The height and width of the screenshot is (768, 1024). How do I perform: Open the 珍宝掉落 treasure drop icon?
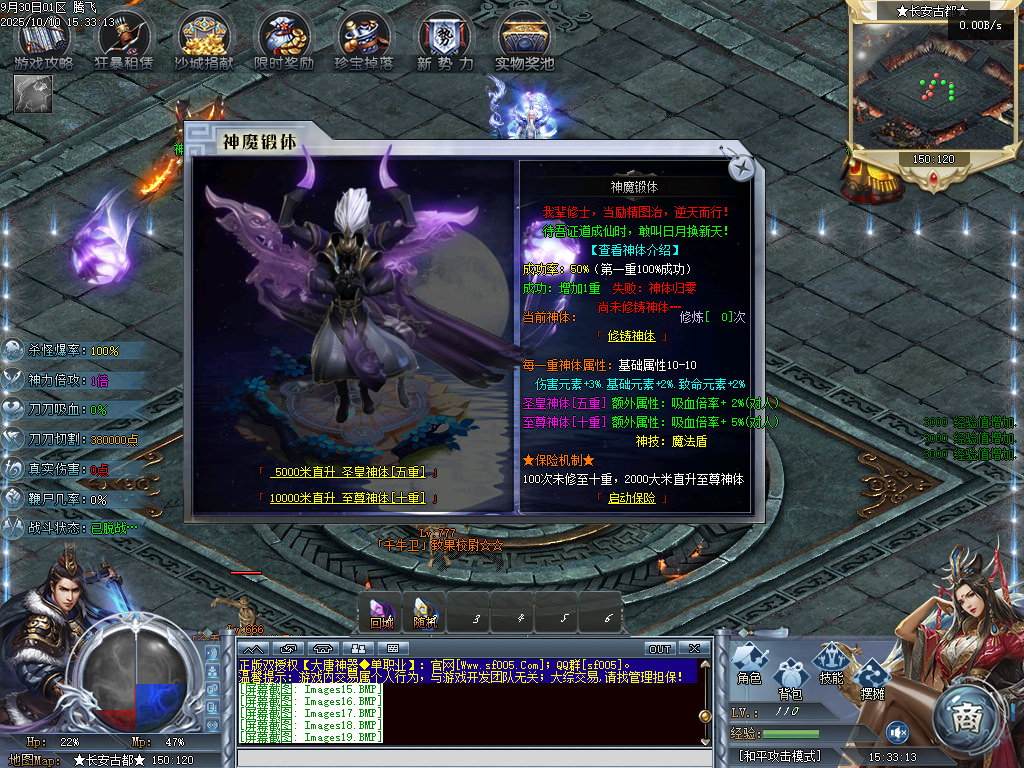pyautogui.click(x=364, y=40)
